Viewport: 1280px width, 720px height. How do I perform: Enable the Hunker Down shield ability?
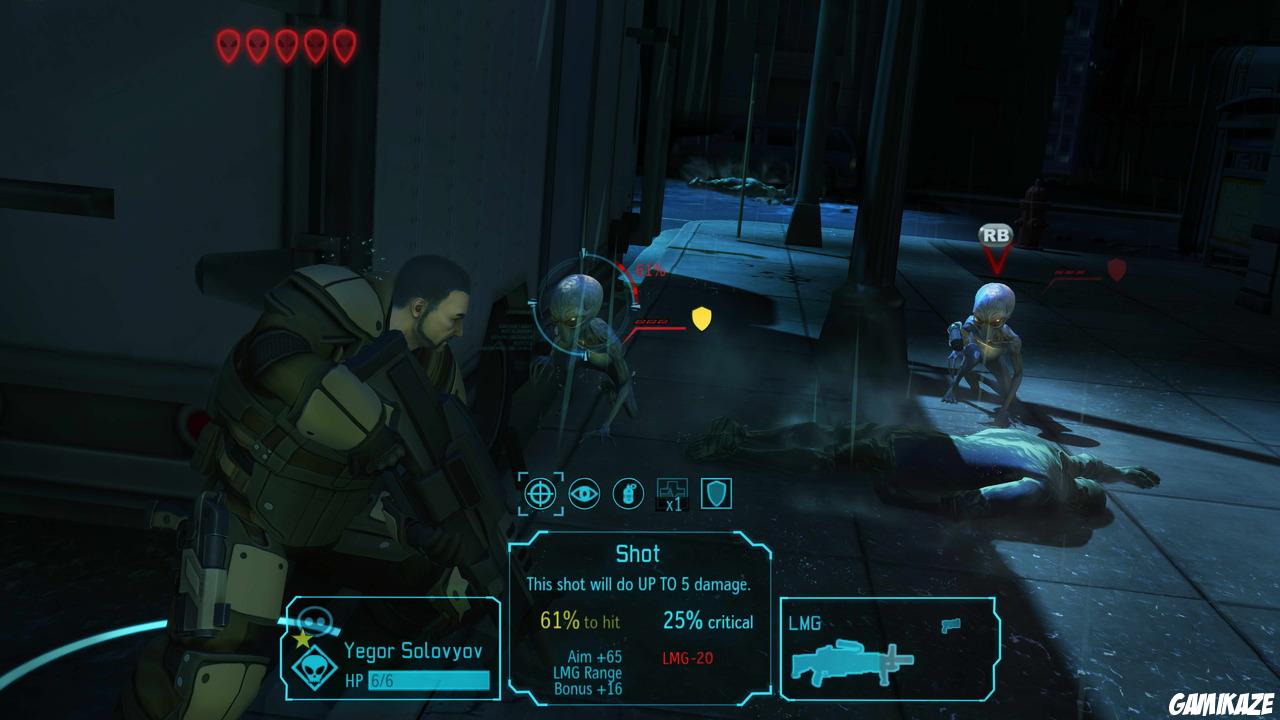pyautogui.click(x=717, y=492)
